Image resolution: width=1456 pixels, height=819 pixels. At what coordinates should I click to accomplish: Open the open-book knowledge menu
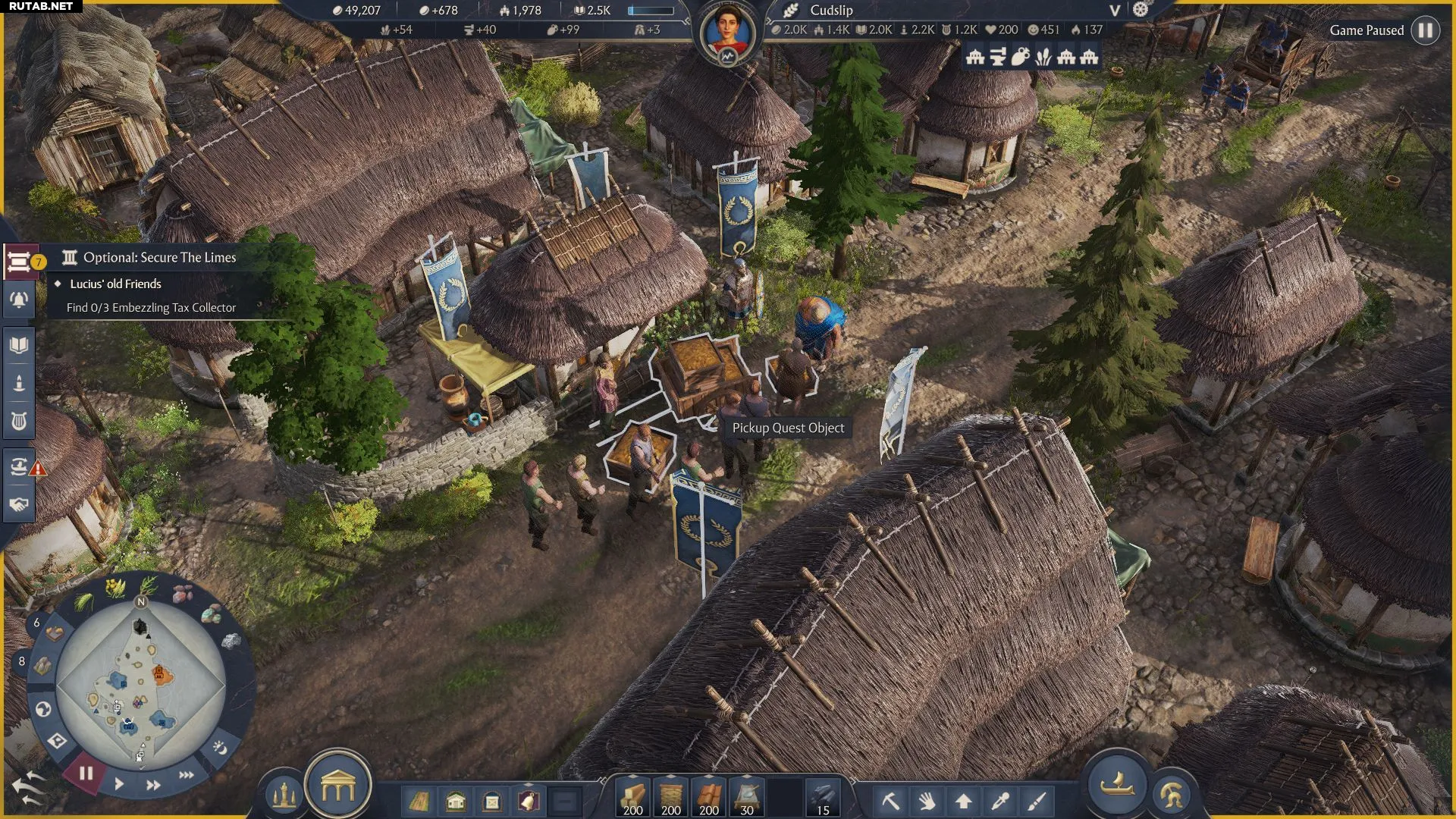point(19,346)
